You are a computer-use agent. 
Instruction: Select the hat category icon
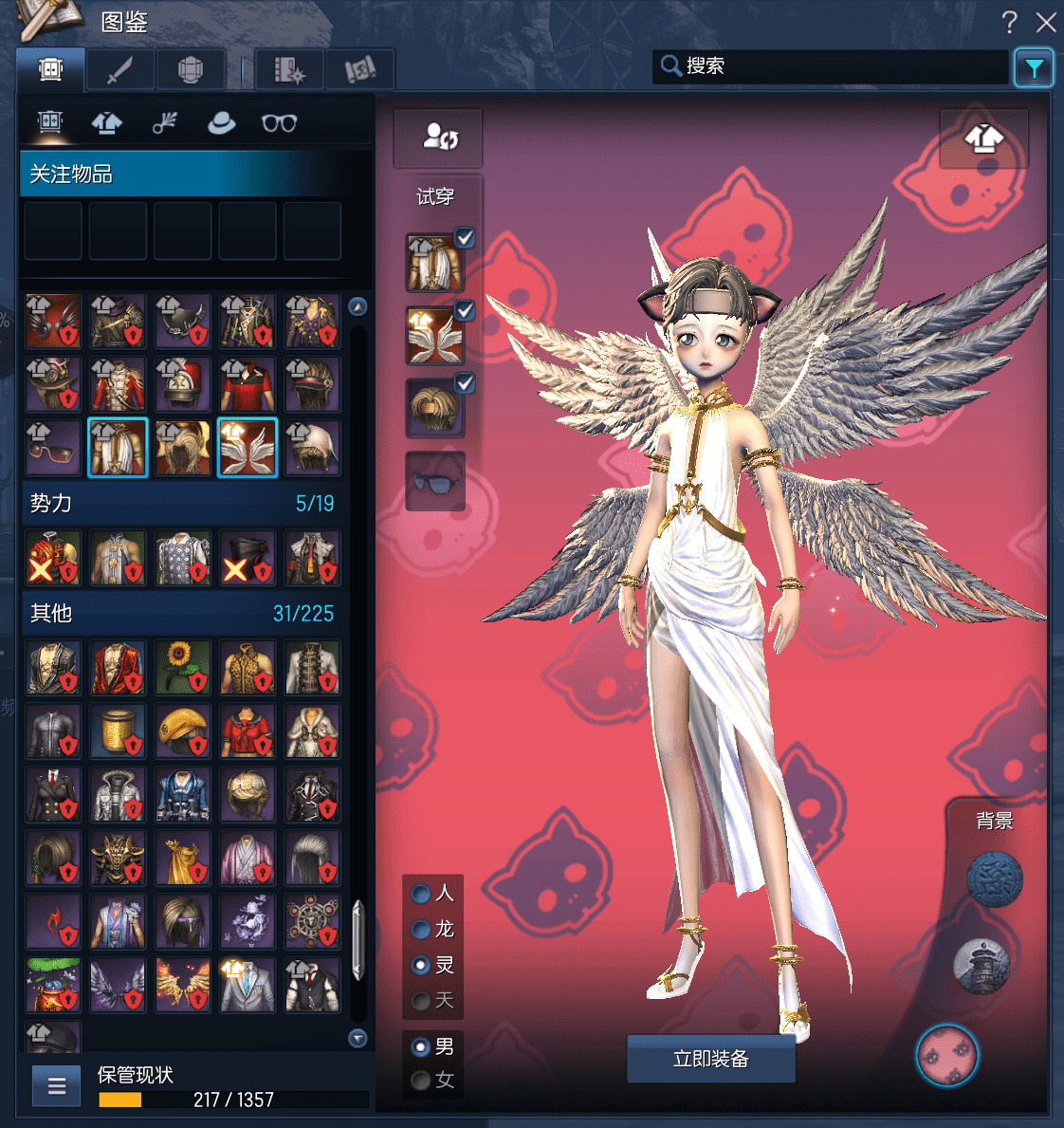(x=221, y=122)
